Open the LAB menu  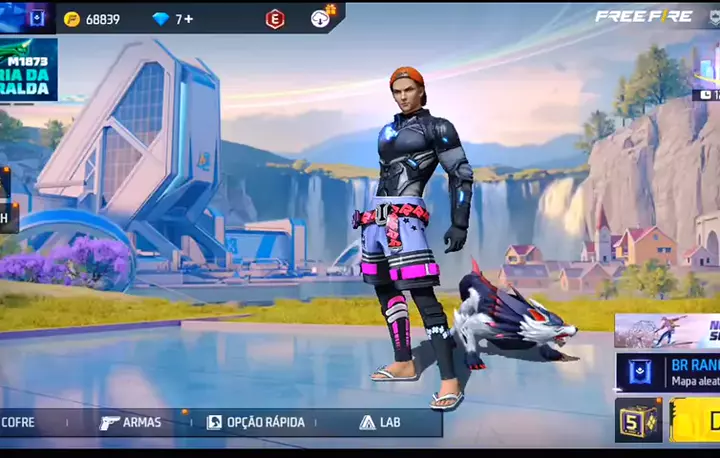(380, 422)
